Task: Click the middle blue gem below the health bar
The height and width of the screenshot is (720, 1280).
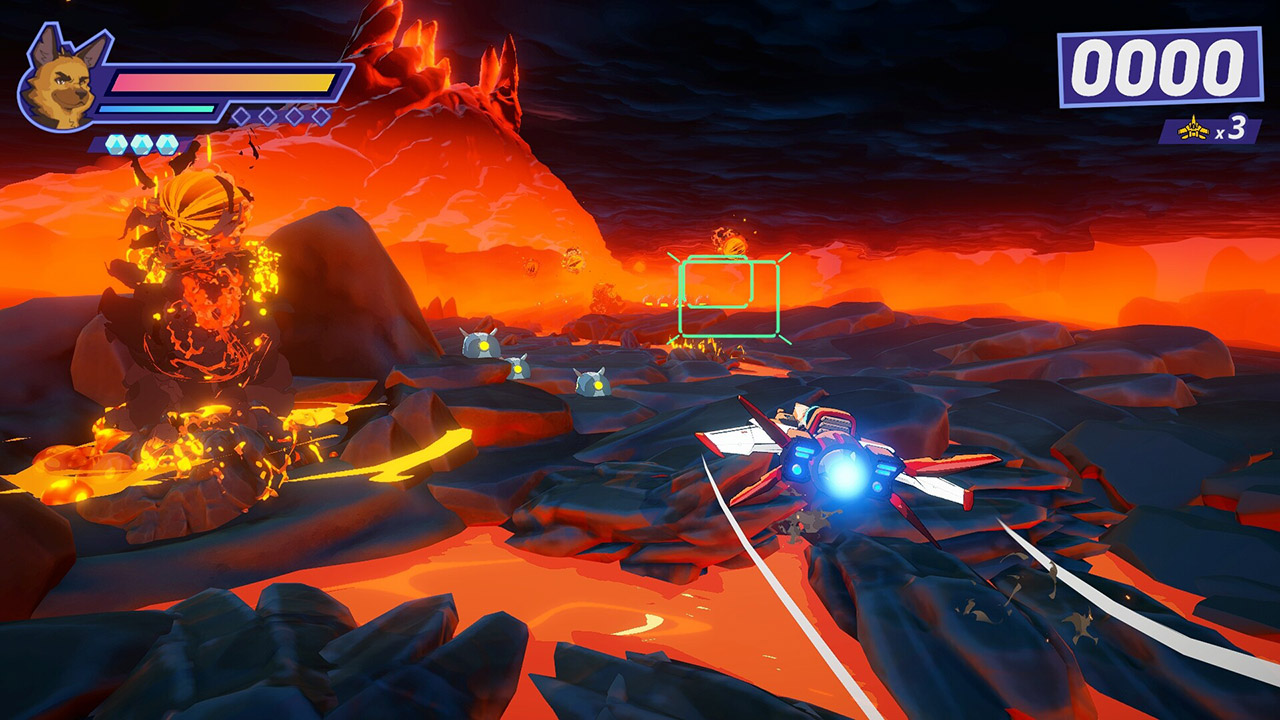Action: click(x=140, y=142)
